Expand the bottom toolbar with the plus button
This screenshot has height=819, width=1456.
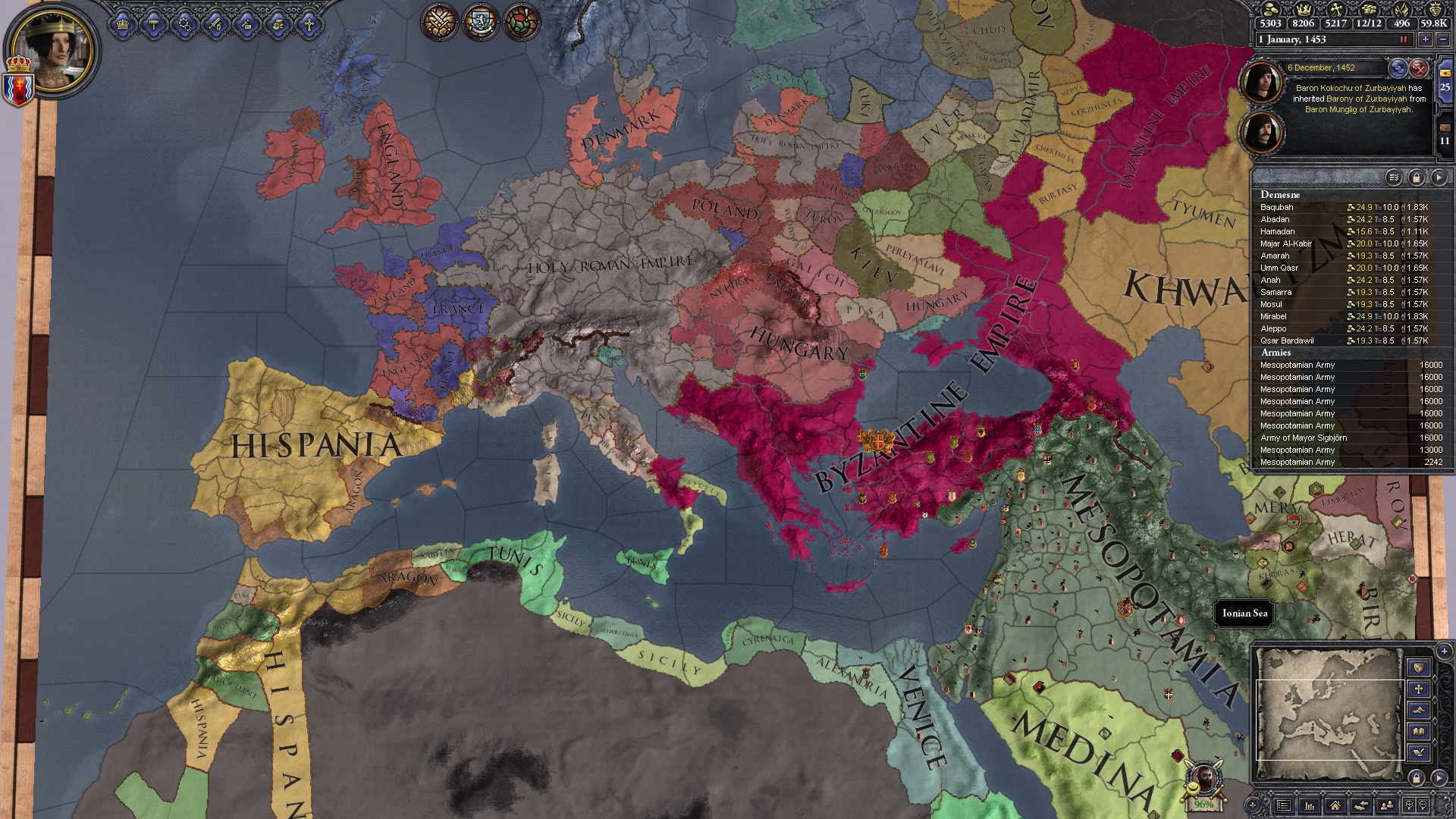tap(1252, 805)
